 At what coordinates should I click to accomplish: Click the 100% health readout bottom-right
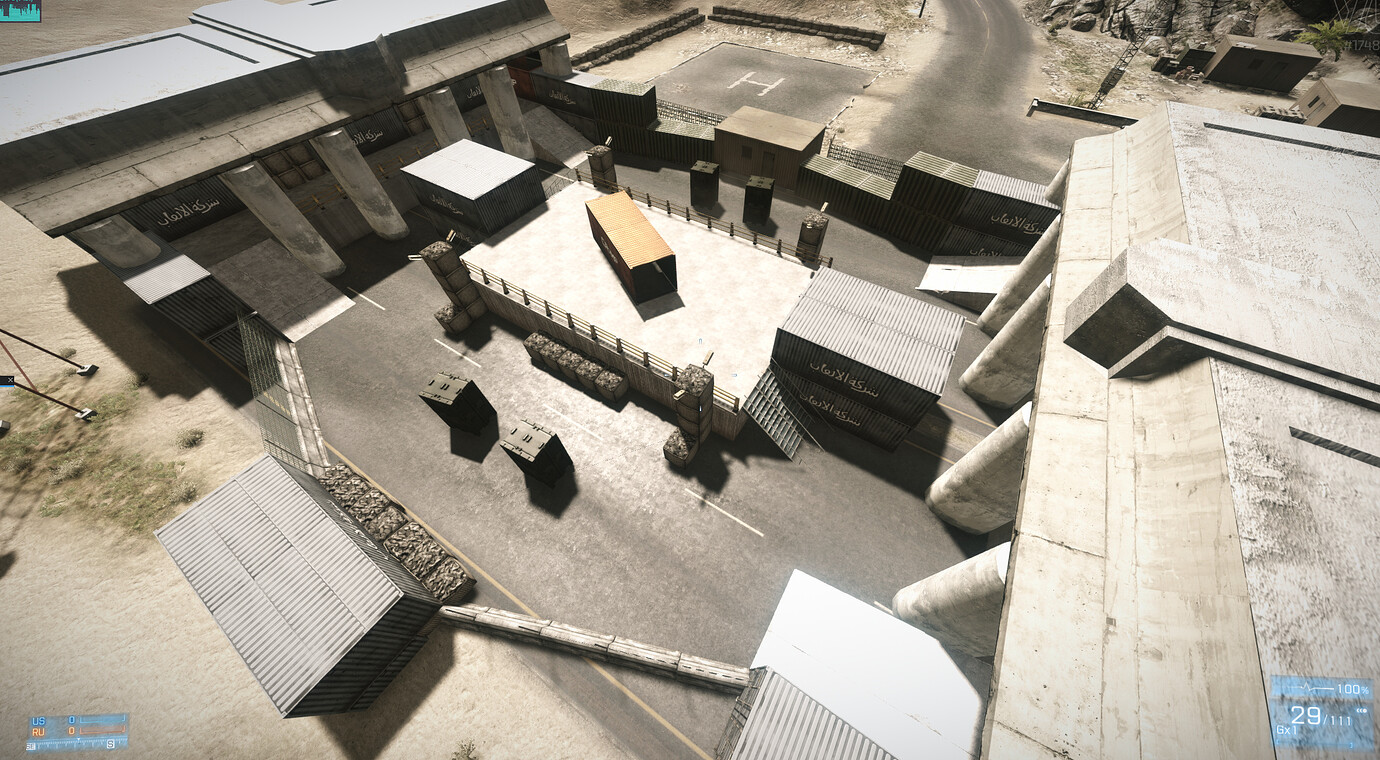1352,688
